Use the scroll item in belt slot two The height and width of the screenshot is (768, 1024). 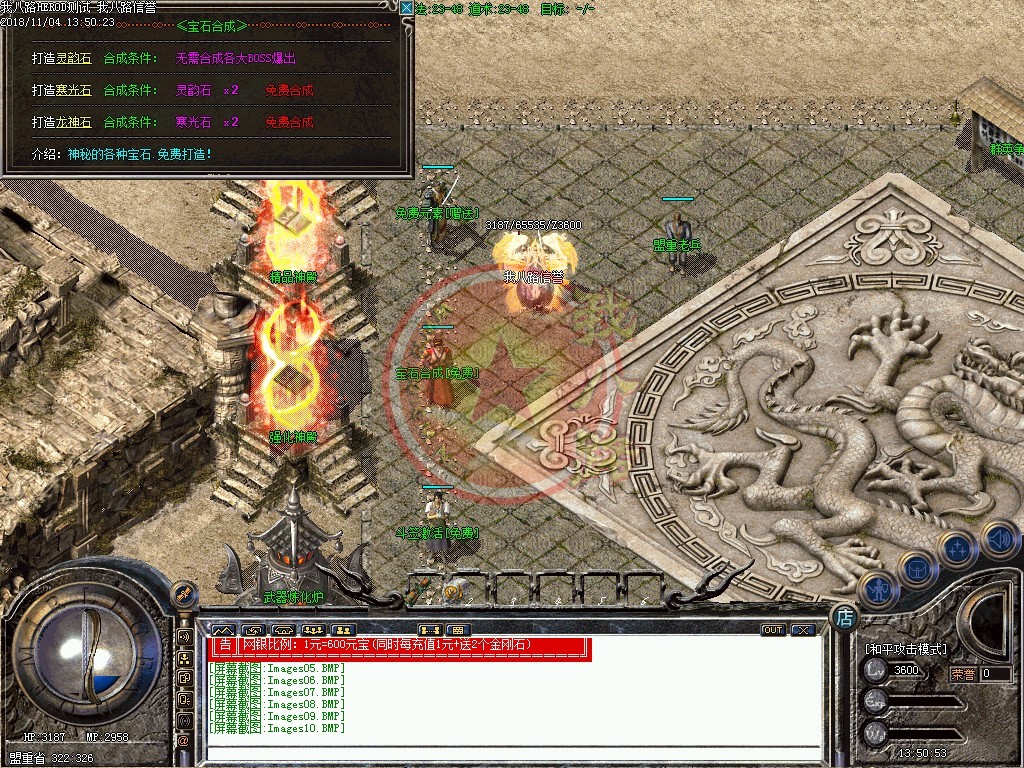(457, 588)
